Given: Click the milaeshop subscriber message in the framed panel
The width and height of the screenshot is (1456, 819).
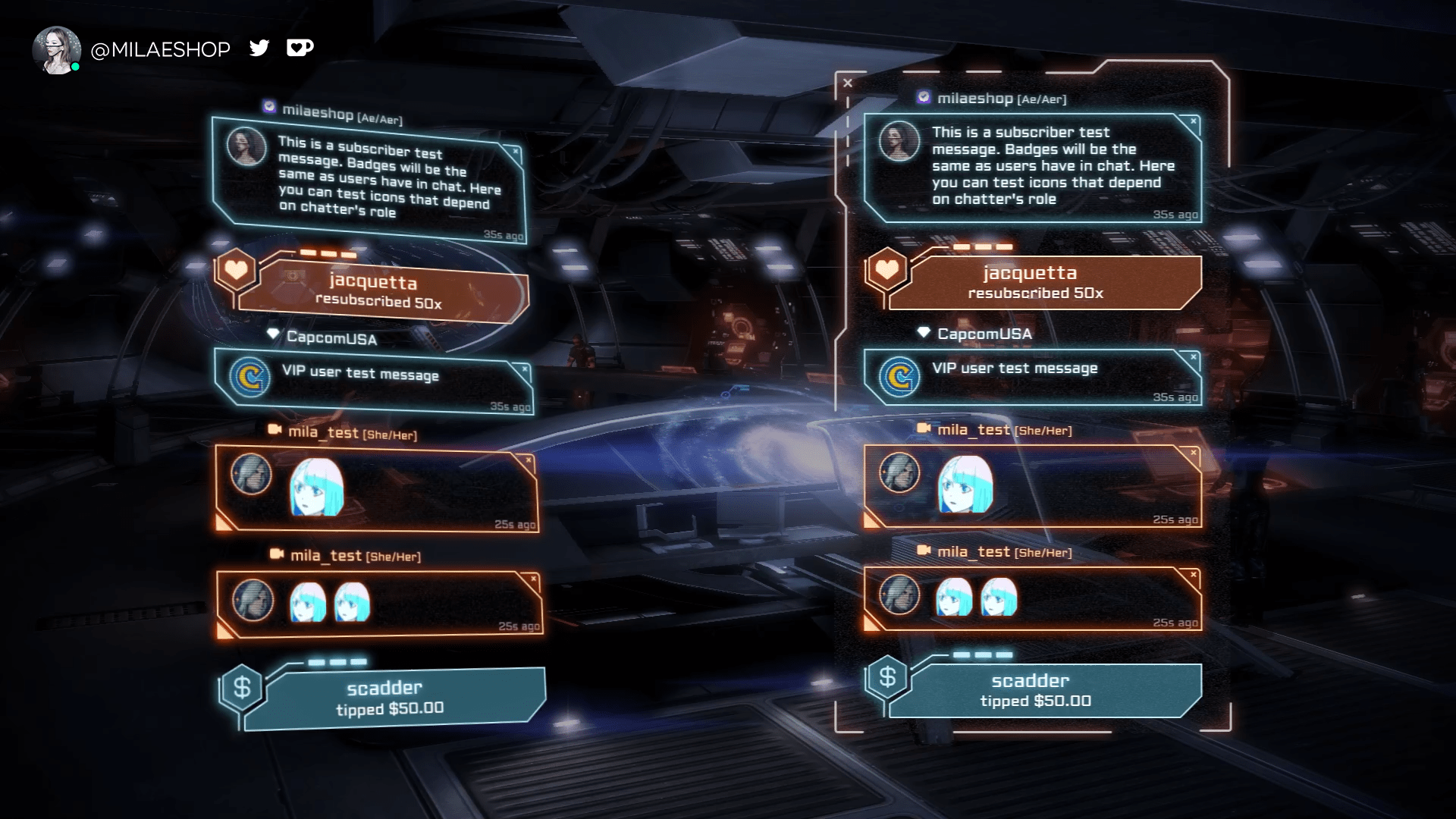Looking at the screenshot, I should 1033,167.
